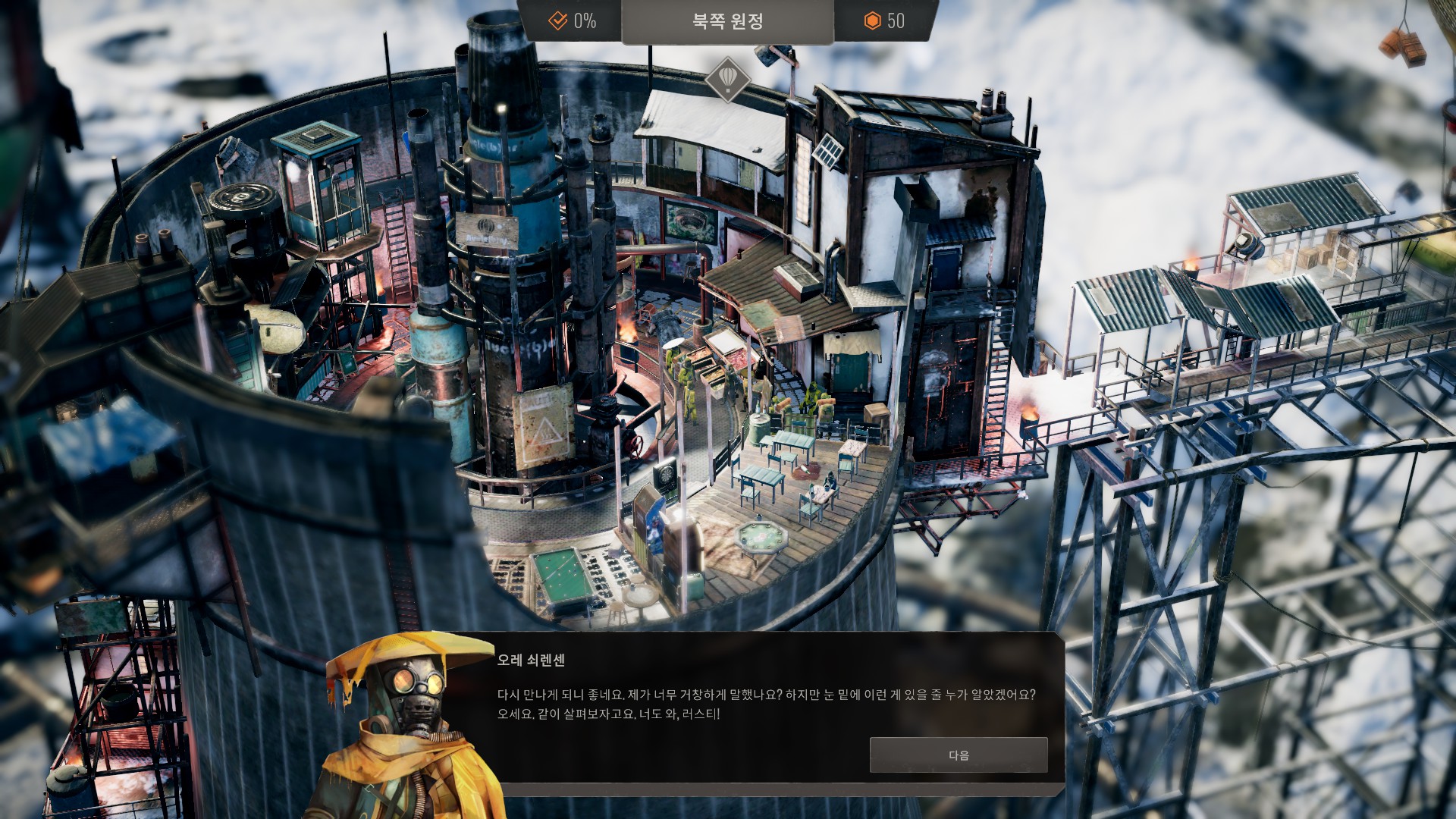Open the 북쪽 원정 expedition panel
Image resolution: width=1456 pixels, height=819 pixels.
tap(727, 21)
